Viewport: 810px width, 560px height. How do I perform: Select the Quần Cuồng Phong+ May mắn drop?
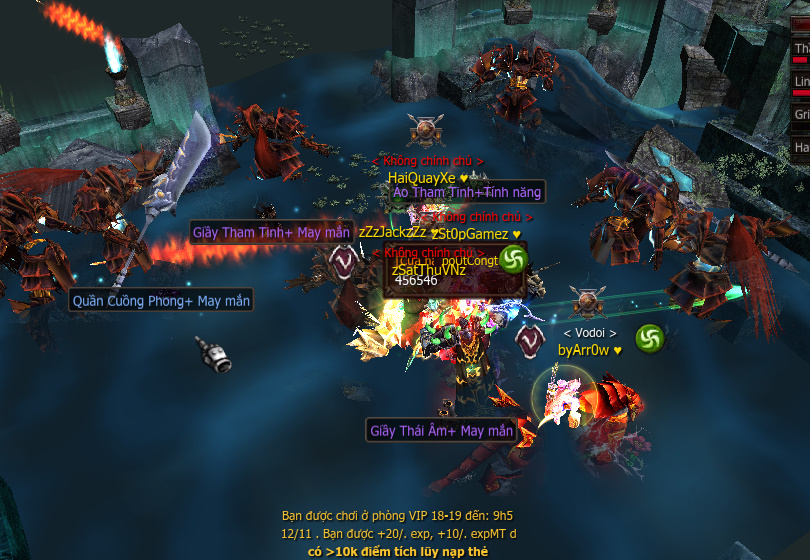pyautogui.click(x=161, y=300)
